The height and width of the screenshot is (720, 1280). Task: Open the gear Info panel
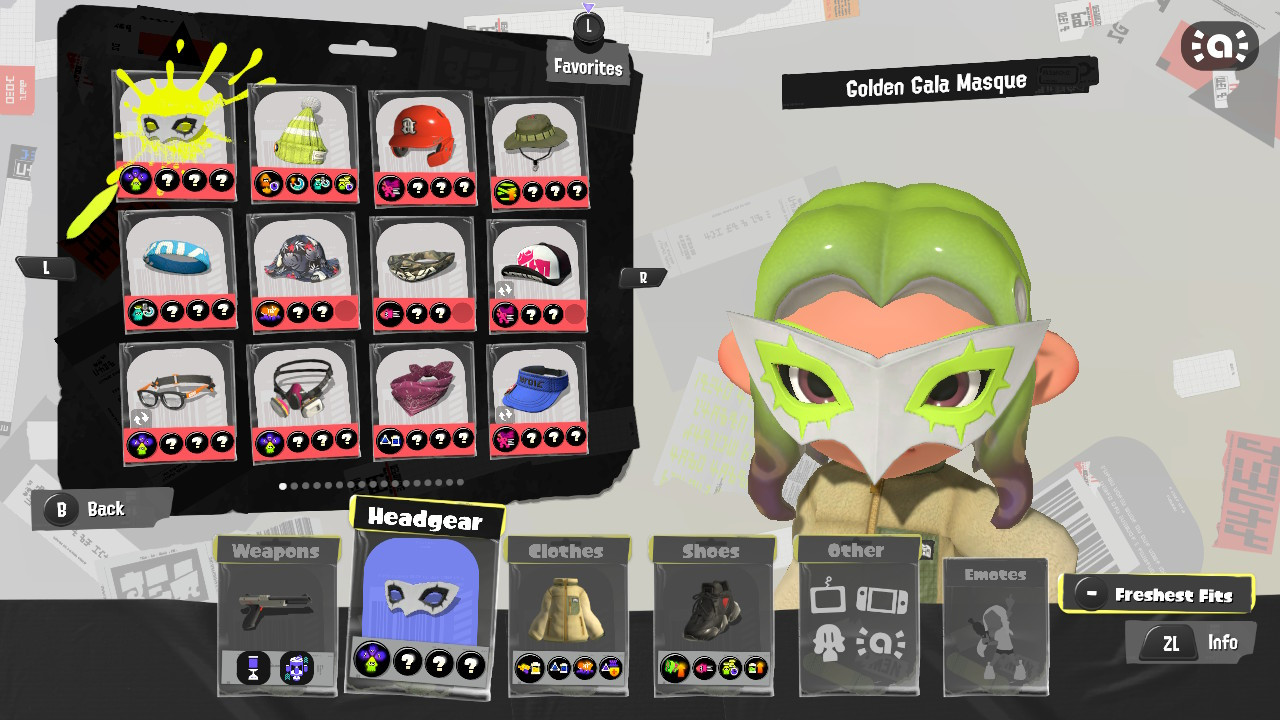coord(1191,642)
